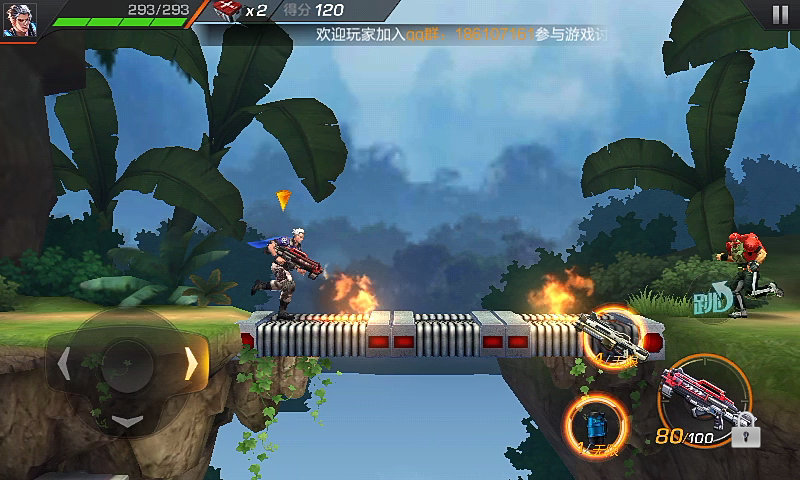Tap the right arrow on the movement pad
The image size is (800, 480).
[x=190, y=364]
